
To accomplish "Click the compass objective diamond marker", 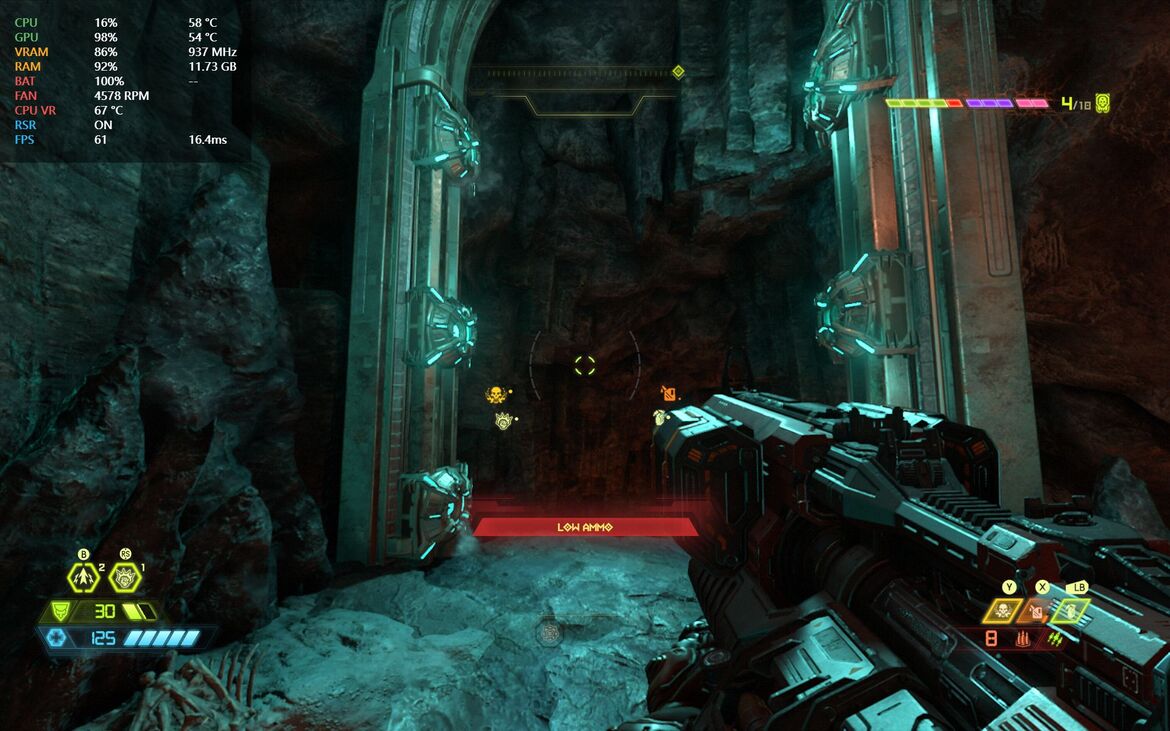I will (678, 71).
